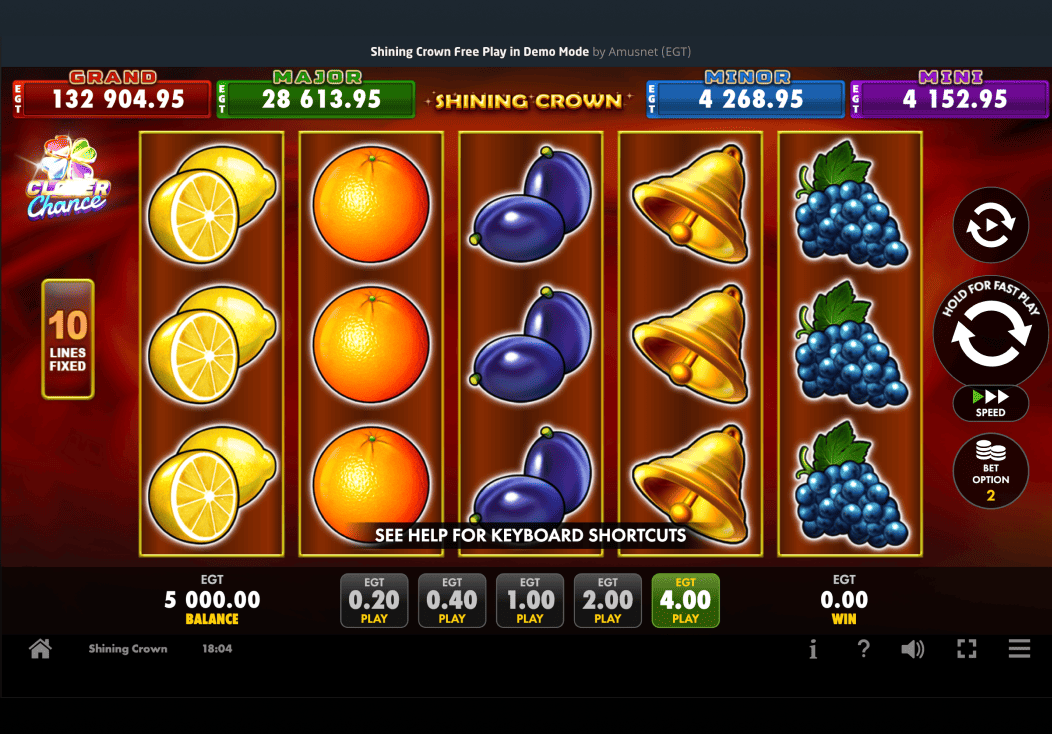Toggle the Speed setting
This screenshot has height=734, width=1052.
(990, 402)
